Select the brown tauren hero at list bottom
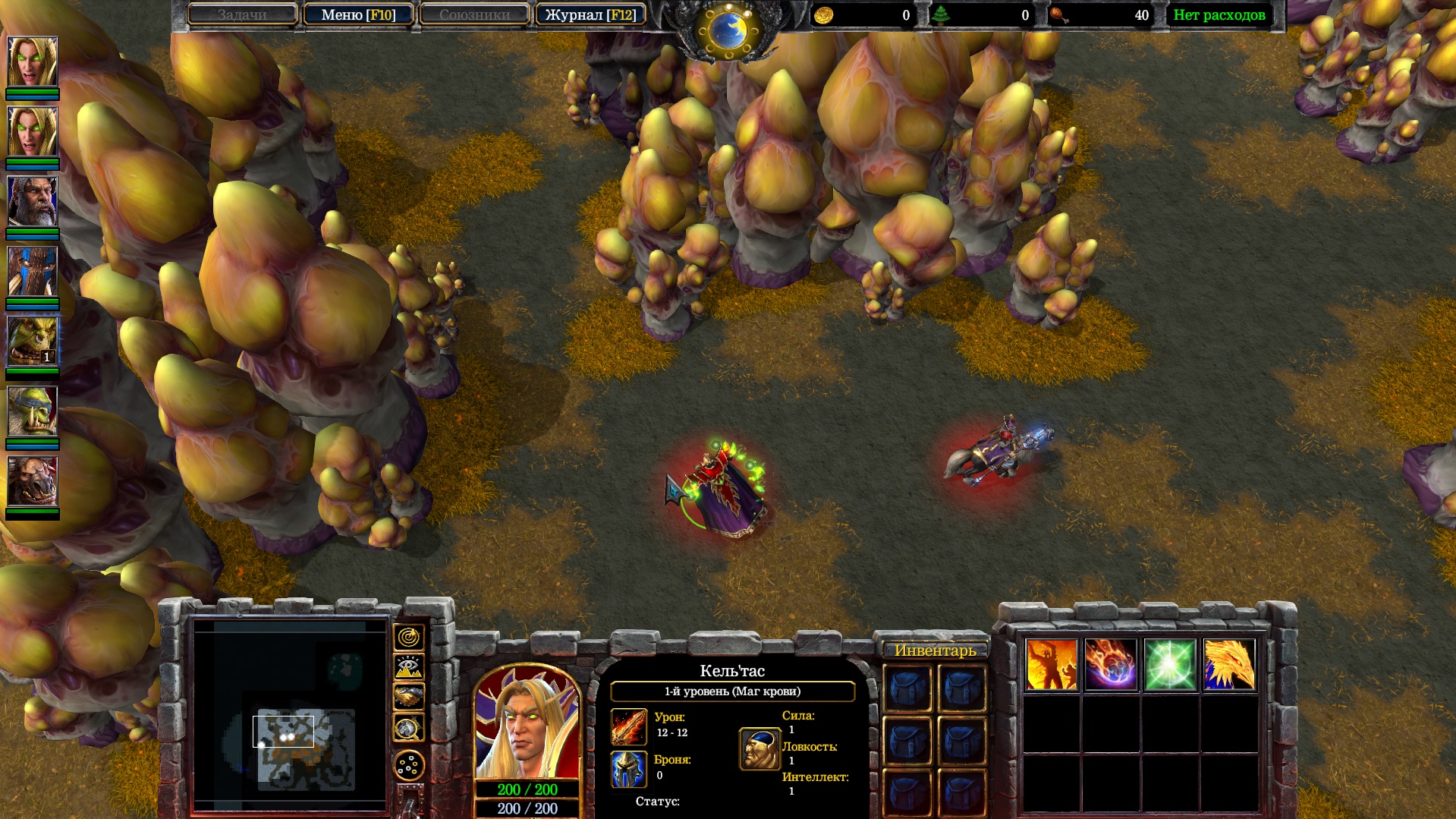Image resolution: width=1456 pixels, height=819 pixels. click(33, 481)
